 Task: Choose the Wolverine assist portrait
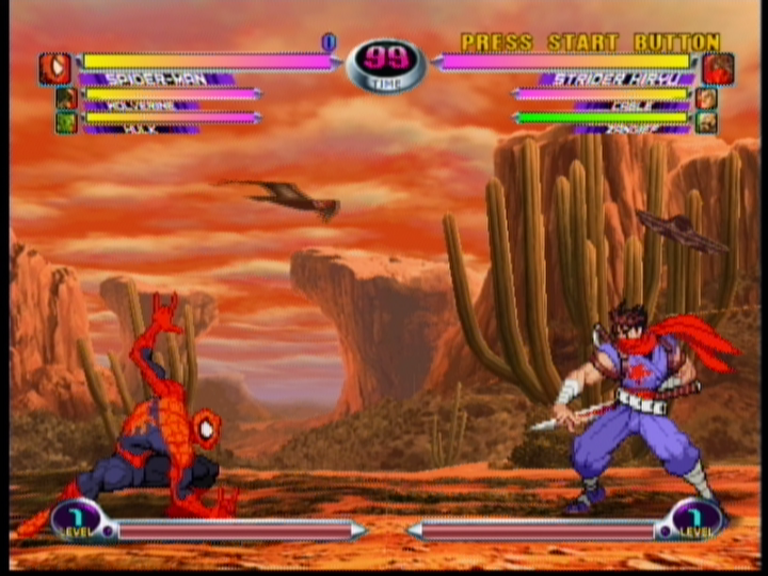pos(66,98)
